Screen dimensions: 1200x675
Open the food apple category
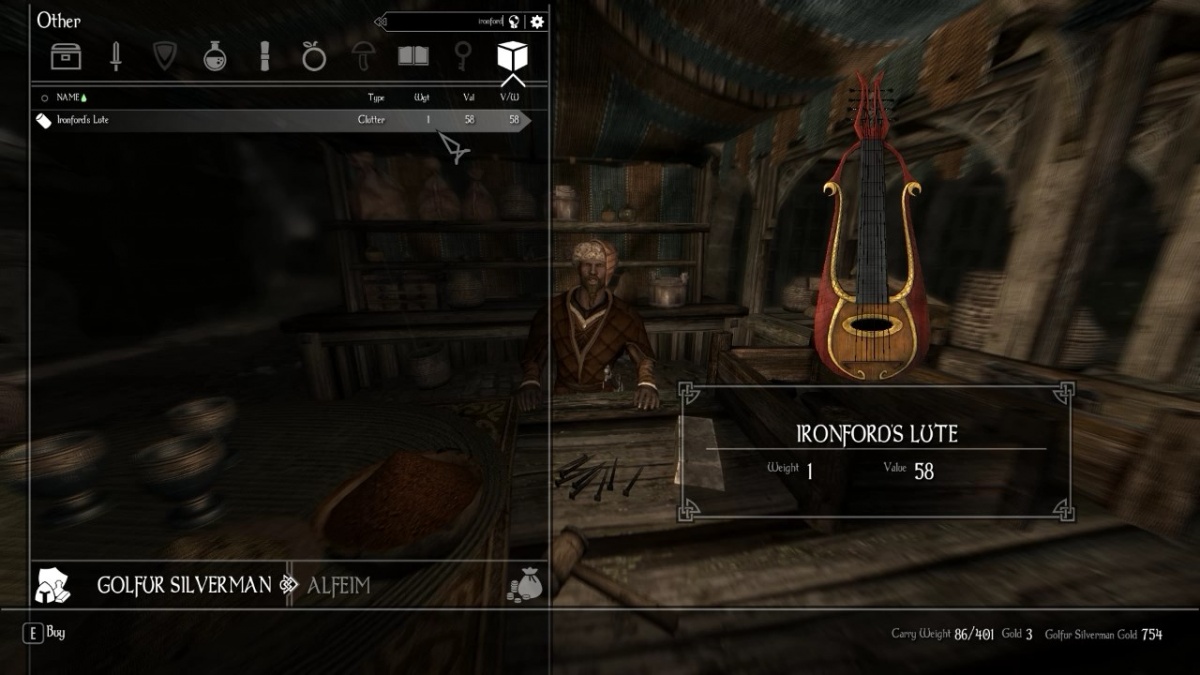click(x=314, y=56)
